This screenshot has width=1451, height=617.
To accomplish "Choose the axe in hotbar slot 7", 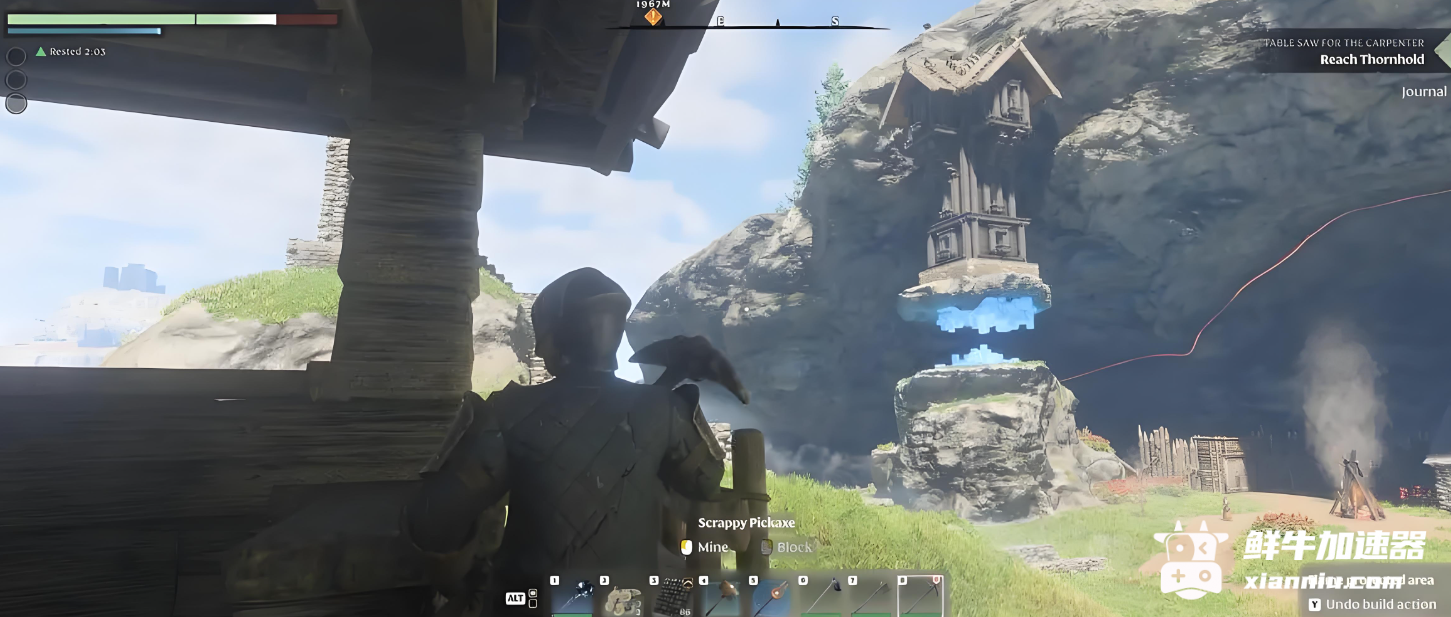I will [x=870, y=597].
